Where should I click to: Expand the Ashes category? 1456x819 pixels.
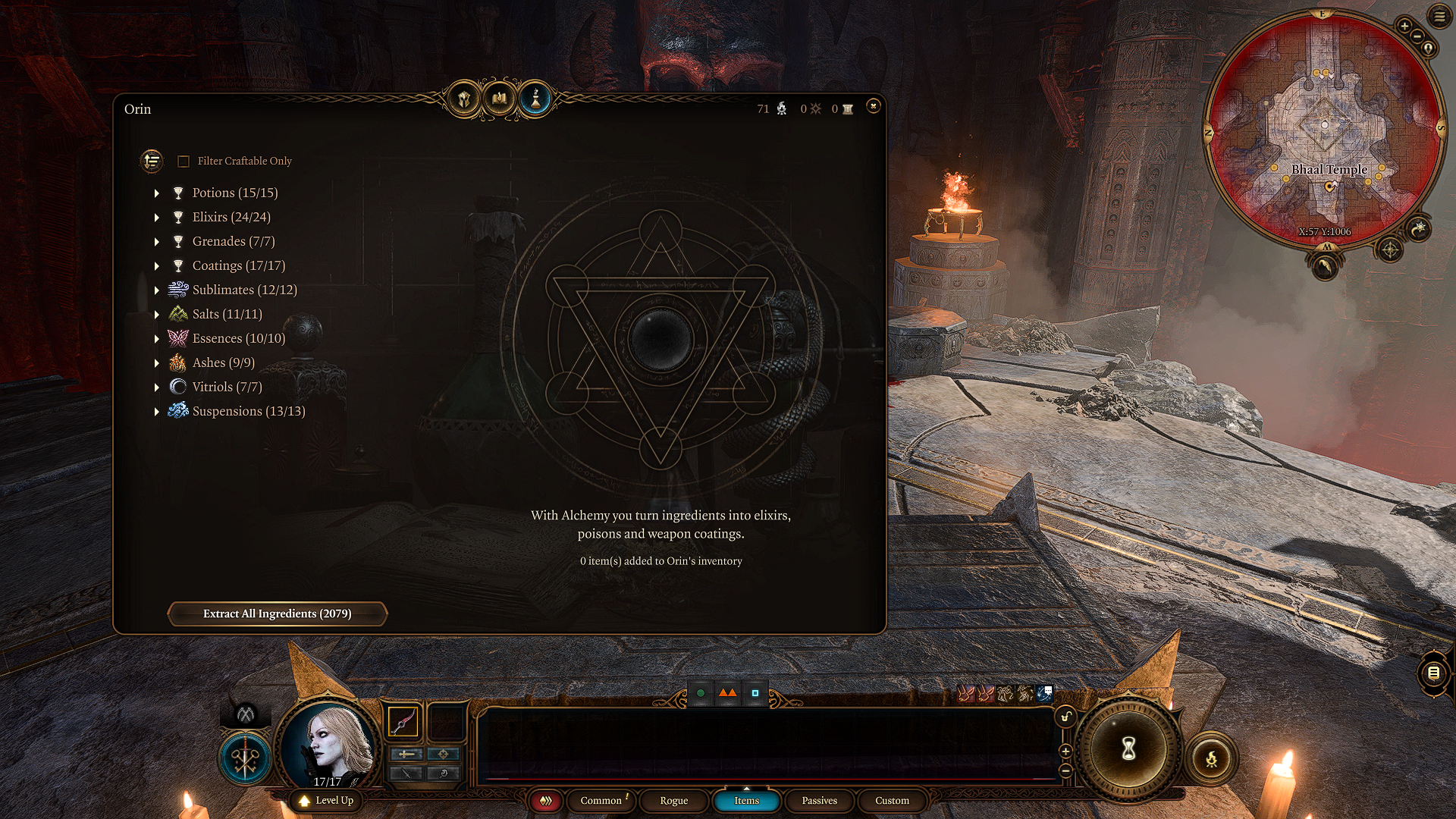coord(157,363)
